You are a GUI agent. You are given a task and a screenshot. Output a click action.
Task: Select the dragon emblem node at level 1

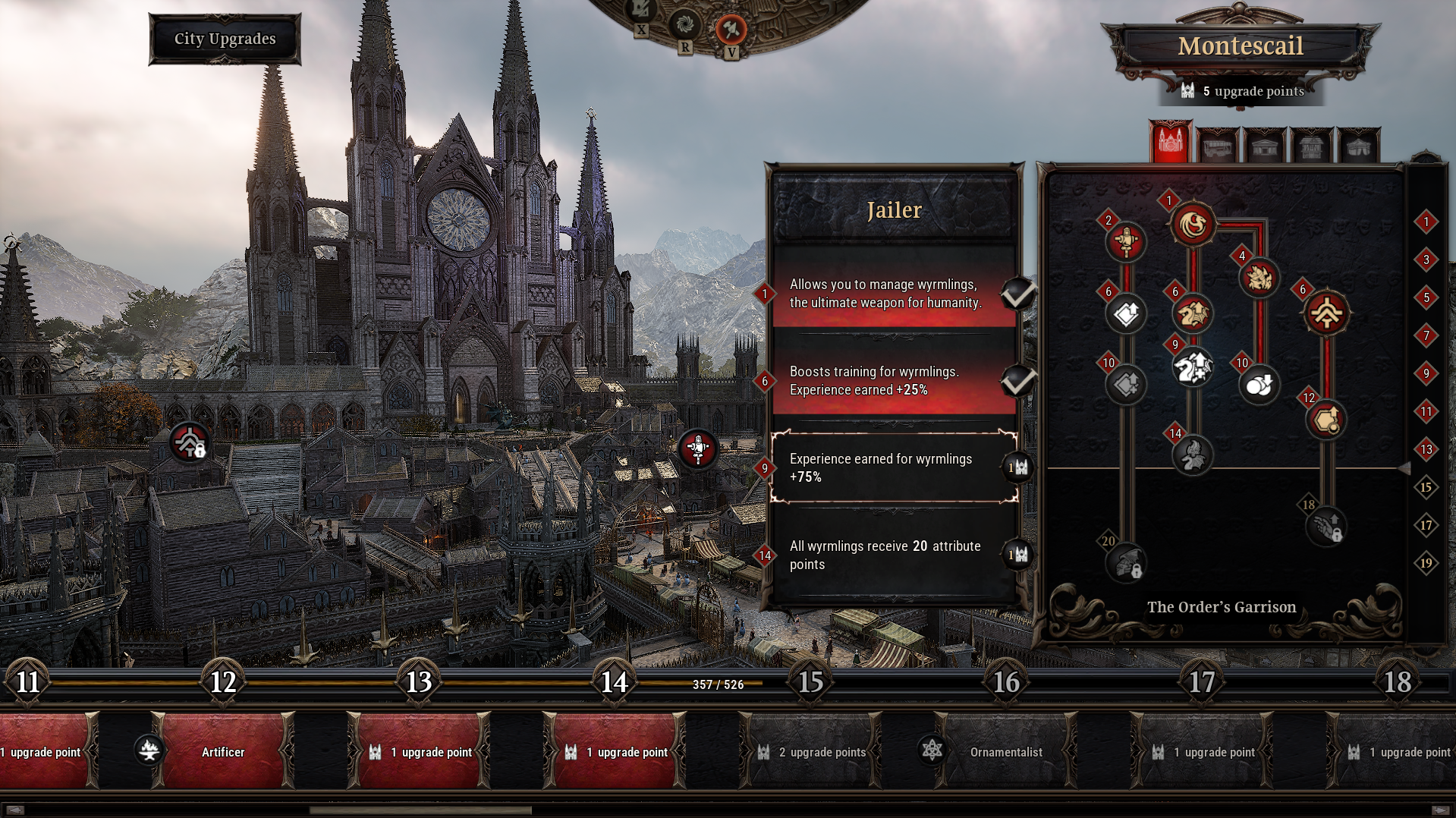click(x=1193, y=225)
